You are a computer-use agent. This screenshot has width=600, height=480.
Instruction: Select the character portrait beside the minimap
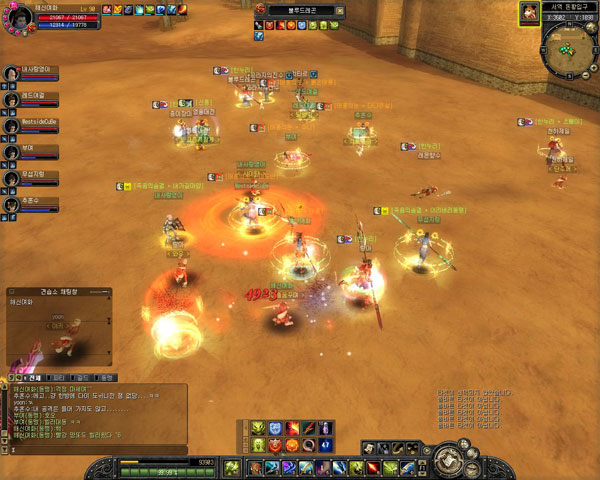pyautogui.click(x=528, y=13)
